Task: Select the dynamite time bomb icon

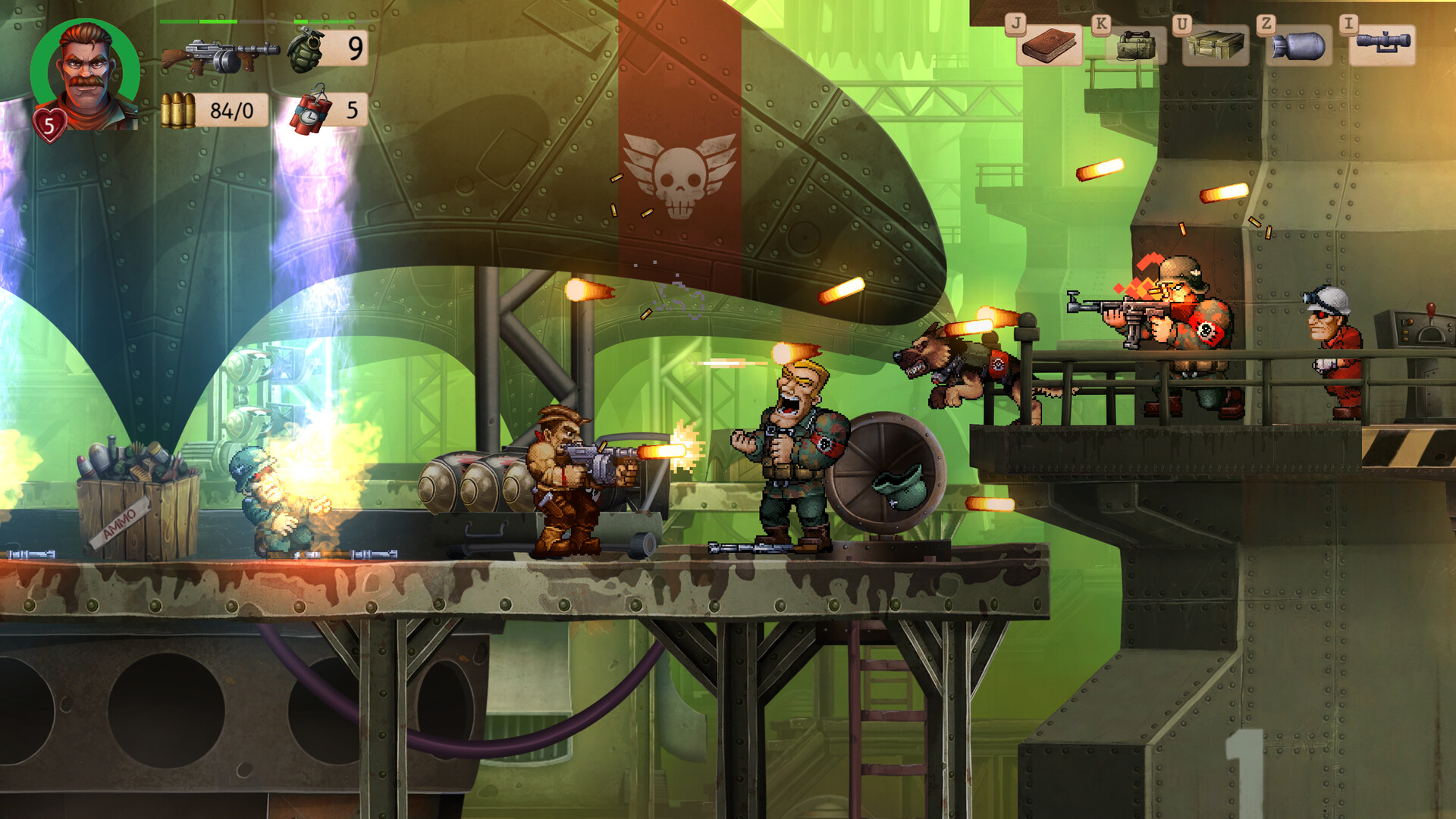Action: click(x=312, y=111)
